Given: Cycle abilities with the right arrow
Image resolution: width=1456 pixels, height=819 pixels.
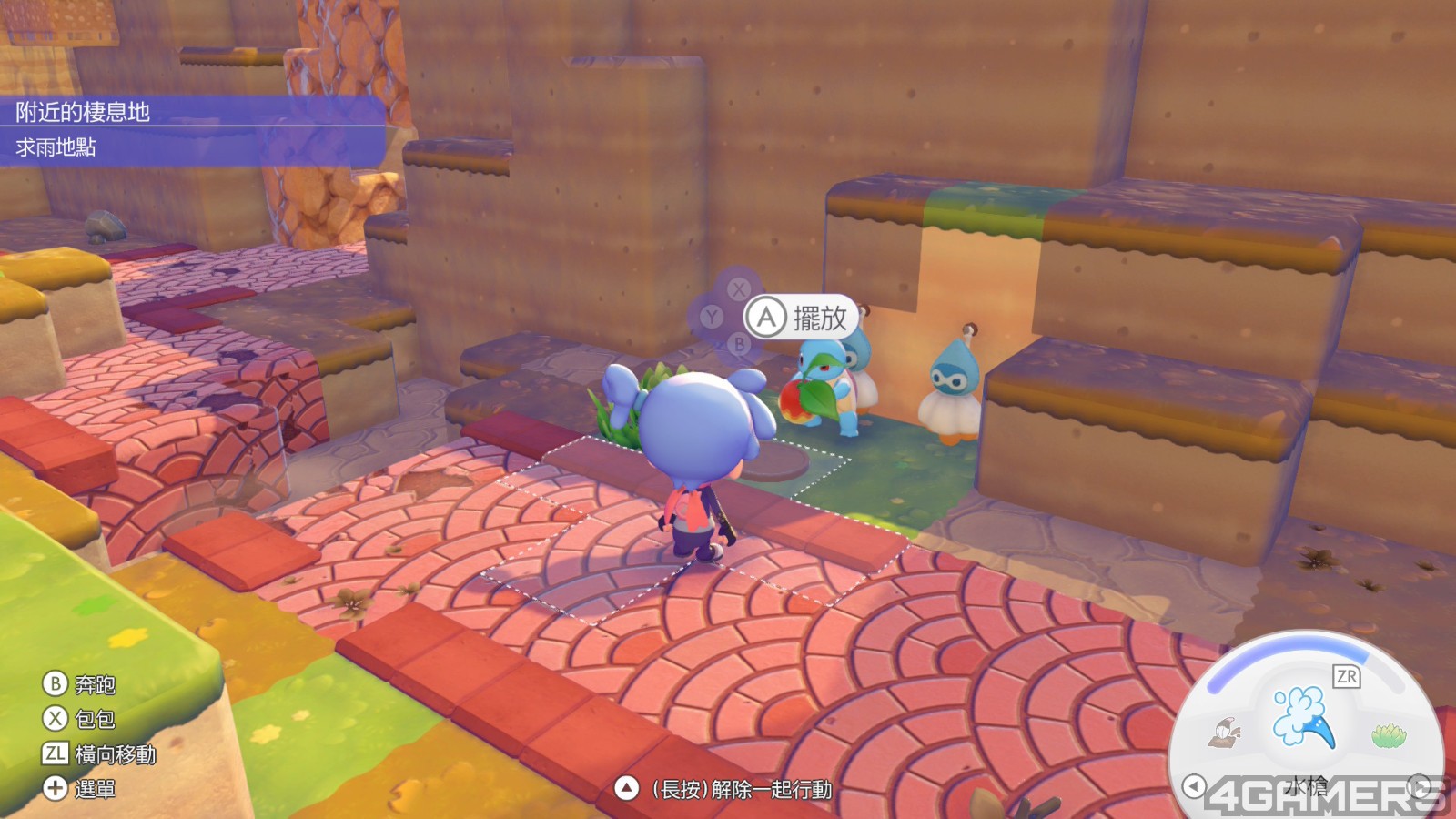Looking at the screenshot, I should (1419, 785).
